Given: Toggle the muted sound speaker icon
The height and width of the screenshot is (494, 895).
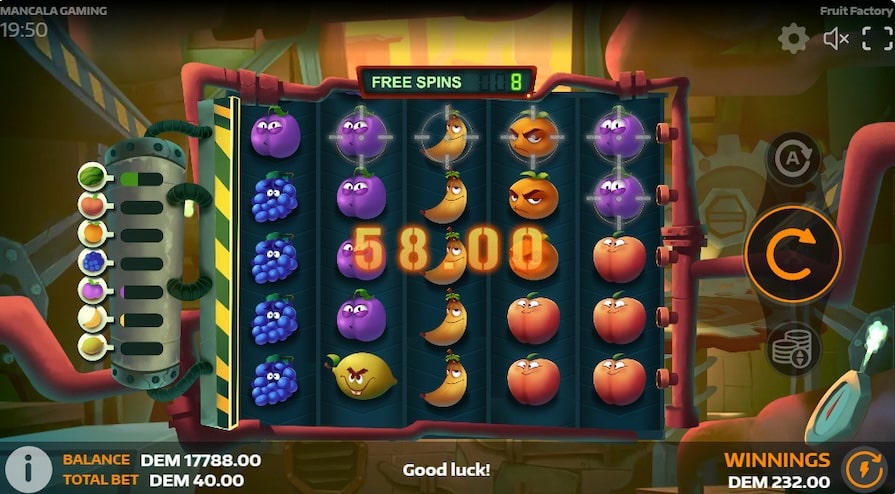Looking at the screenshot, I should pyautogui.click(x=835, y=39).
